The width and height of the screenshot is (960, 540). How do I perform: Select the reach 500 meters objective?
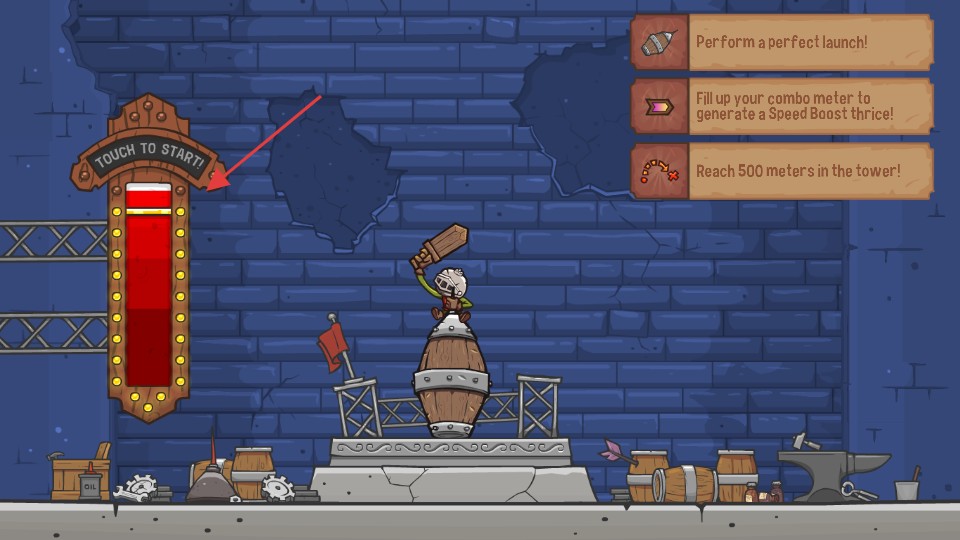tap(781, 171)
